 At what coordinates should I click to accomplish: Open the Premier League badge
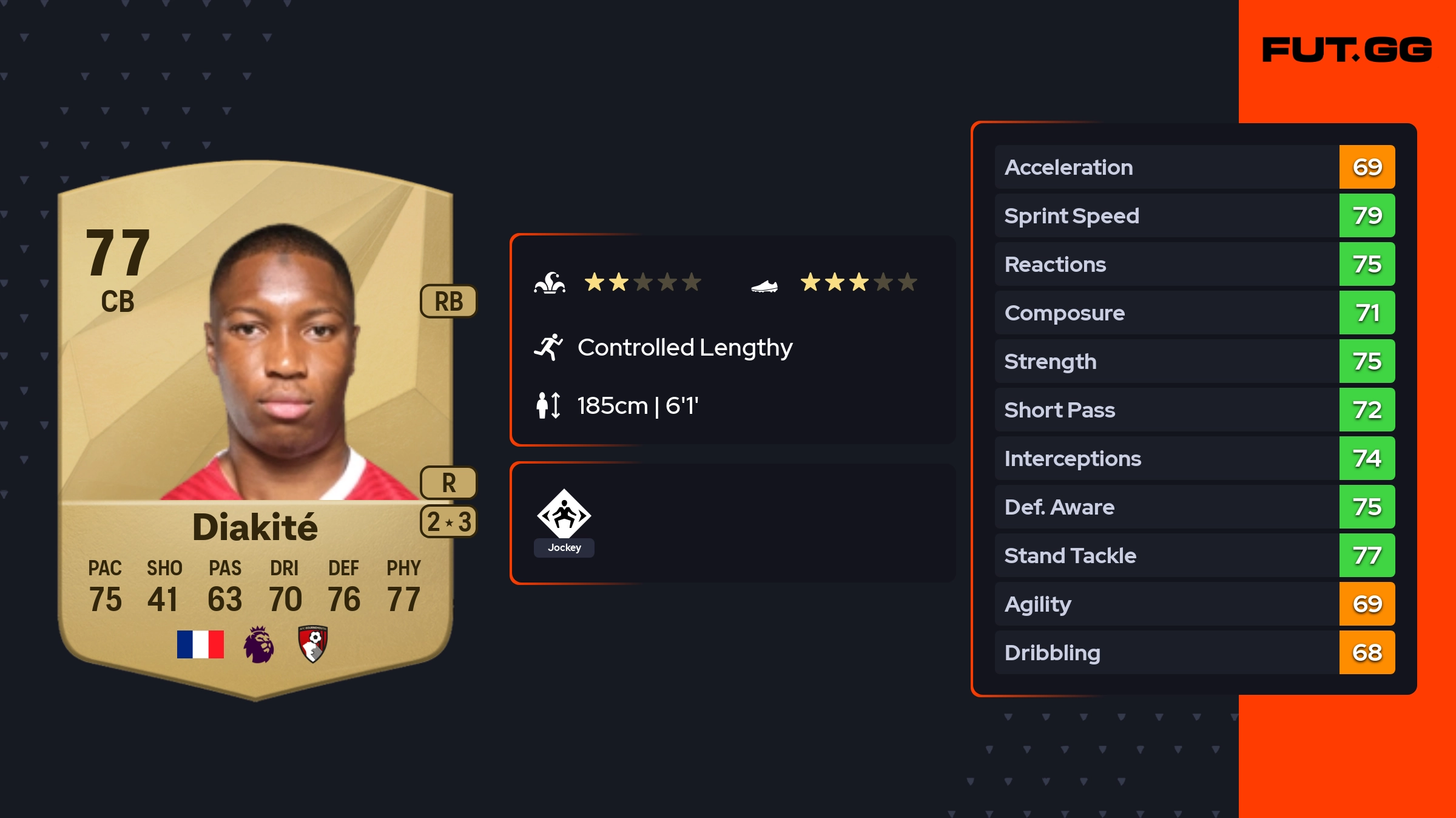[258, 644]
